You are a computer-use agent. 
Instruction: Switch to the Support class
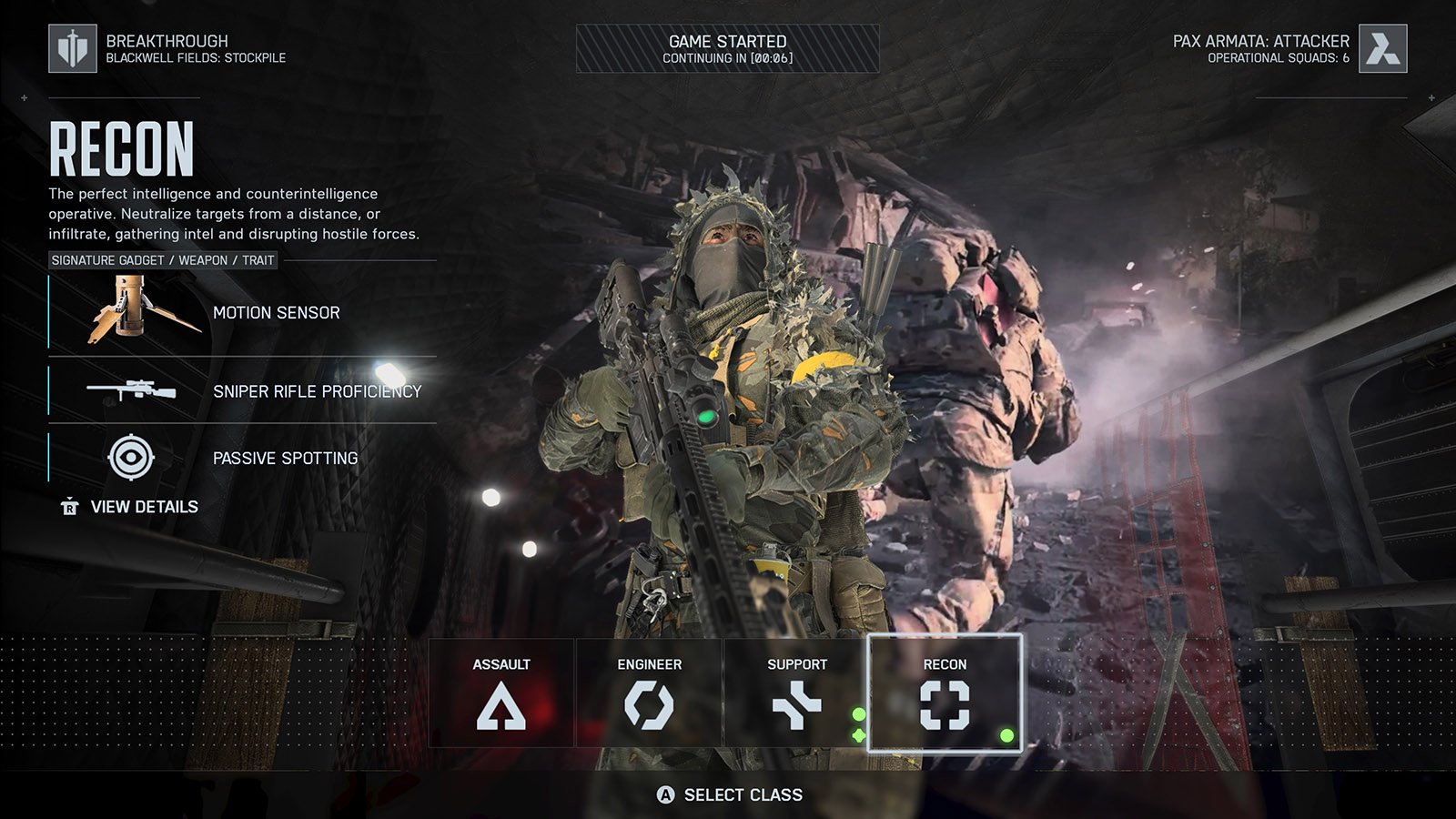coord(796,693)
